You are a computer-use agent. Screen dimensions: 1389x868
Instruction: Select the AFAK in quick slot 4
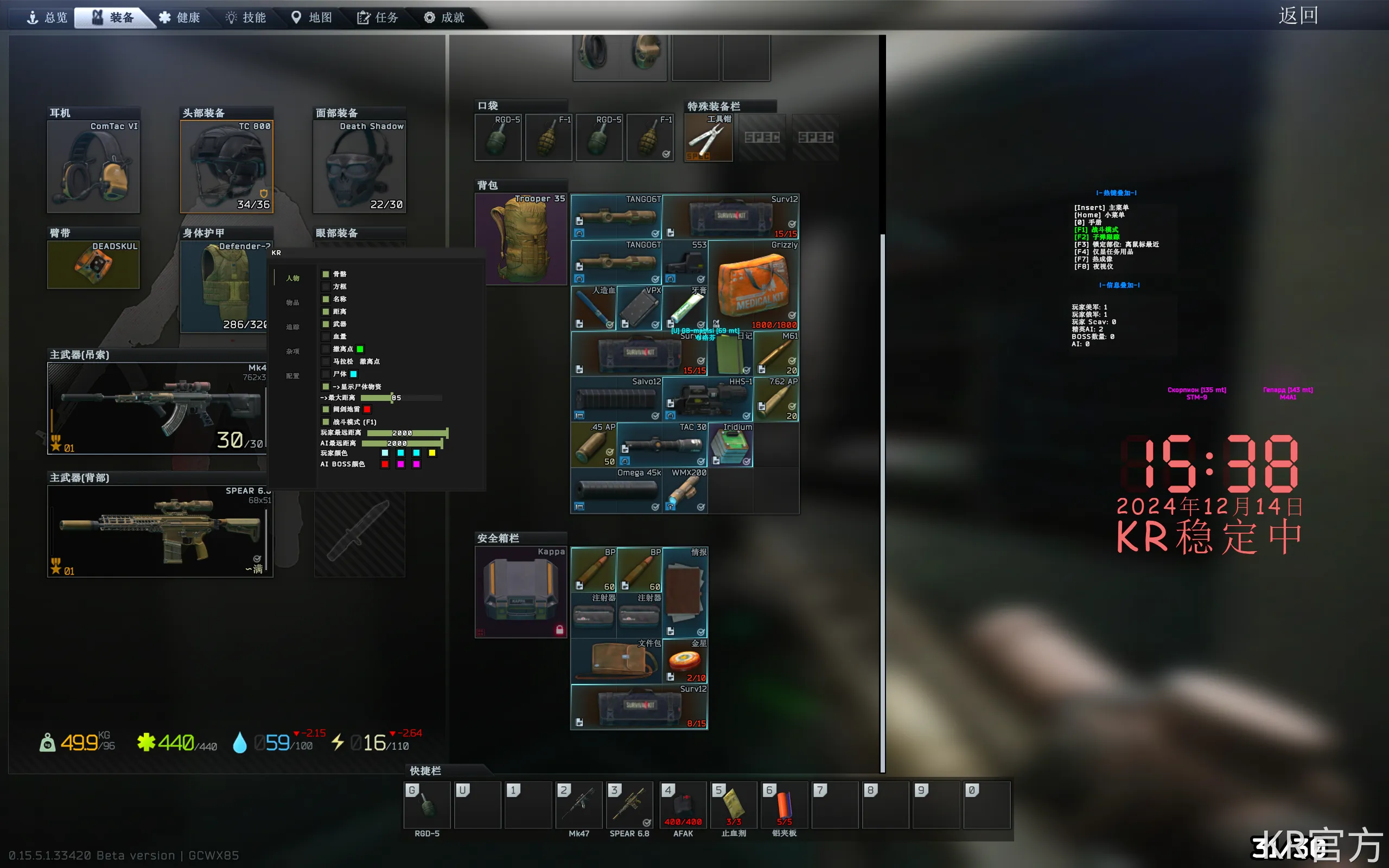coord(683,805)
